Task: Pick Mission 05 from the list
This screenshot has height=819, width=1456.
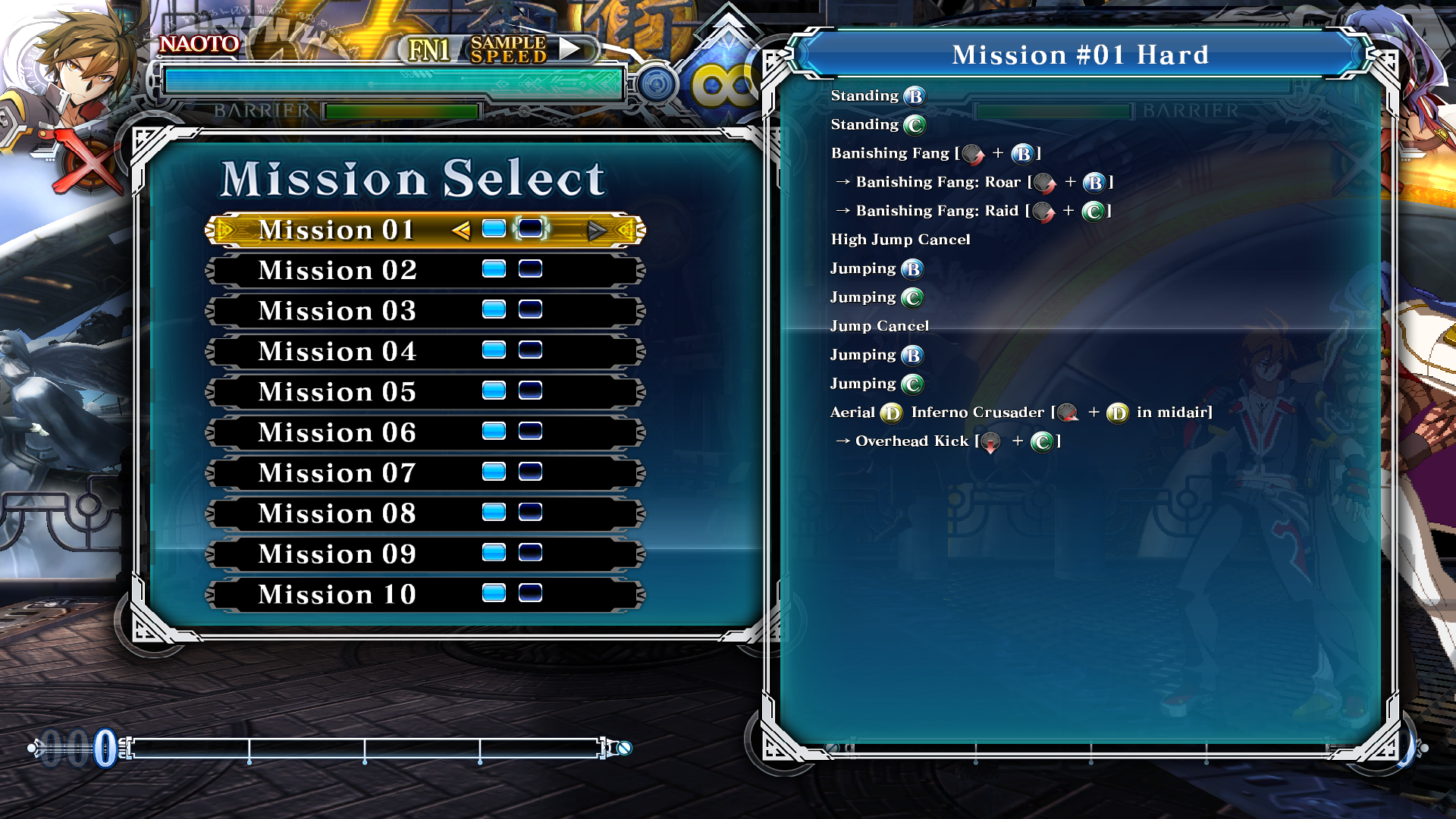Action: point(337,392)
